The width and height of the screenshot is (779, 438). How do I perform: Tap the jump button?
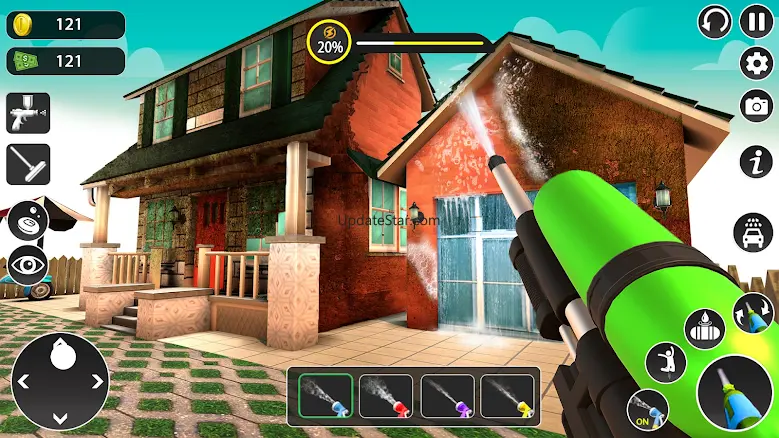click(x=665, y=362)
